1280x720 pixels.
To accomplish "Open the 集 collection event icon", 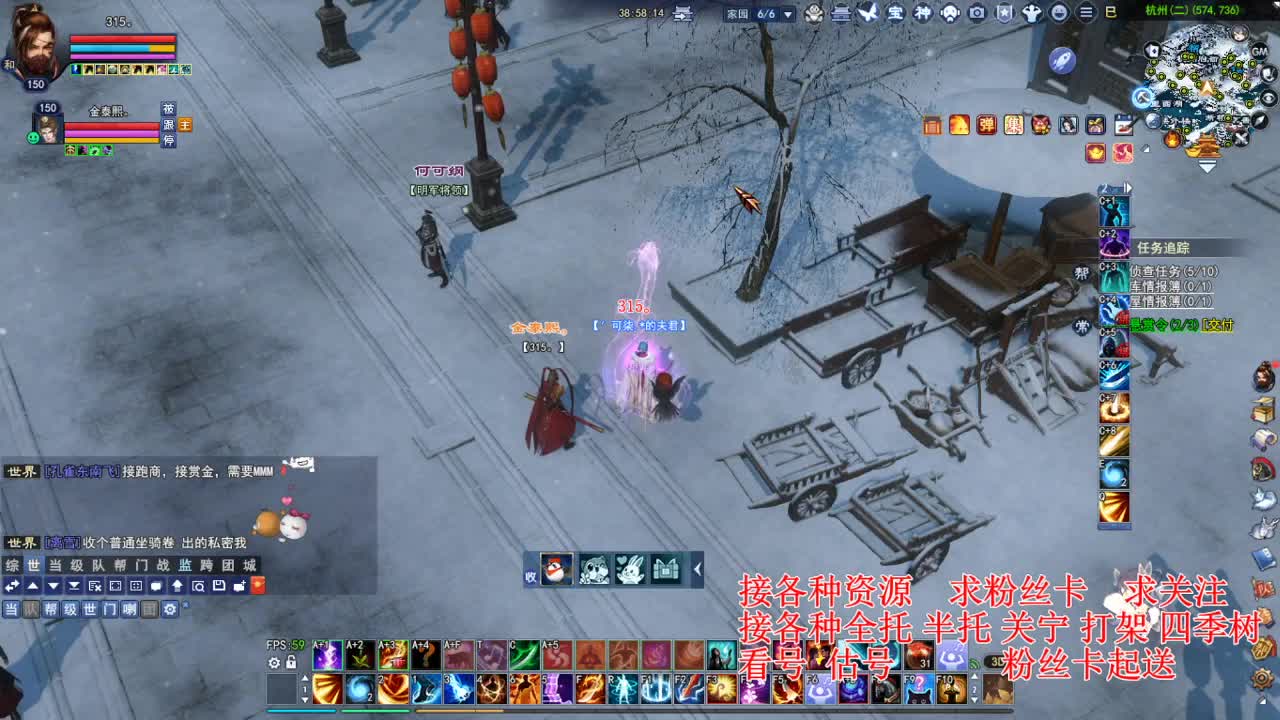I will point(1014,124).
